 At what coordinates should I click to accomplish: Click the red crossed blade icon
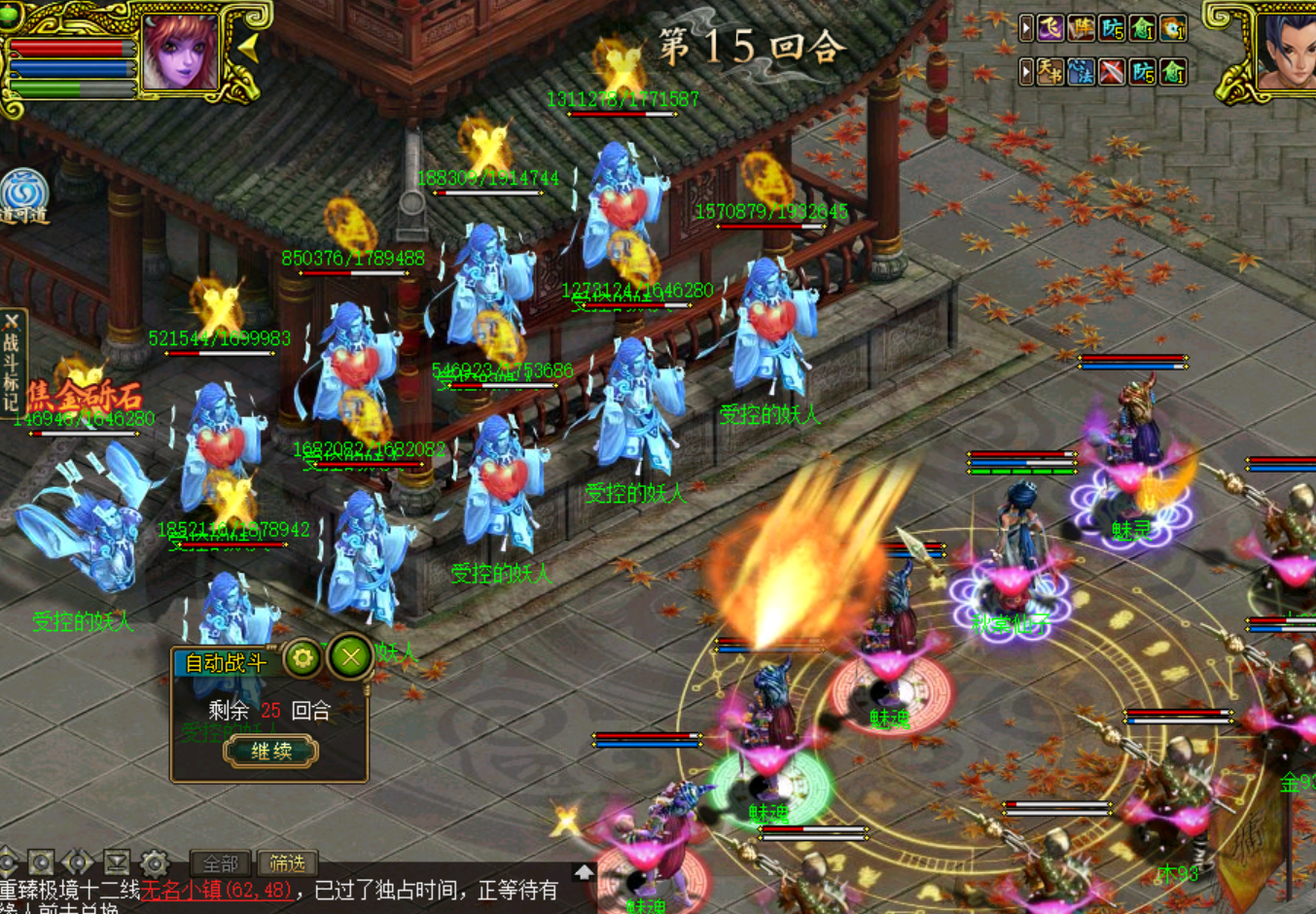point(1113,71)
